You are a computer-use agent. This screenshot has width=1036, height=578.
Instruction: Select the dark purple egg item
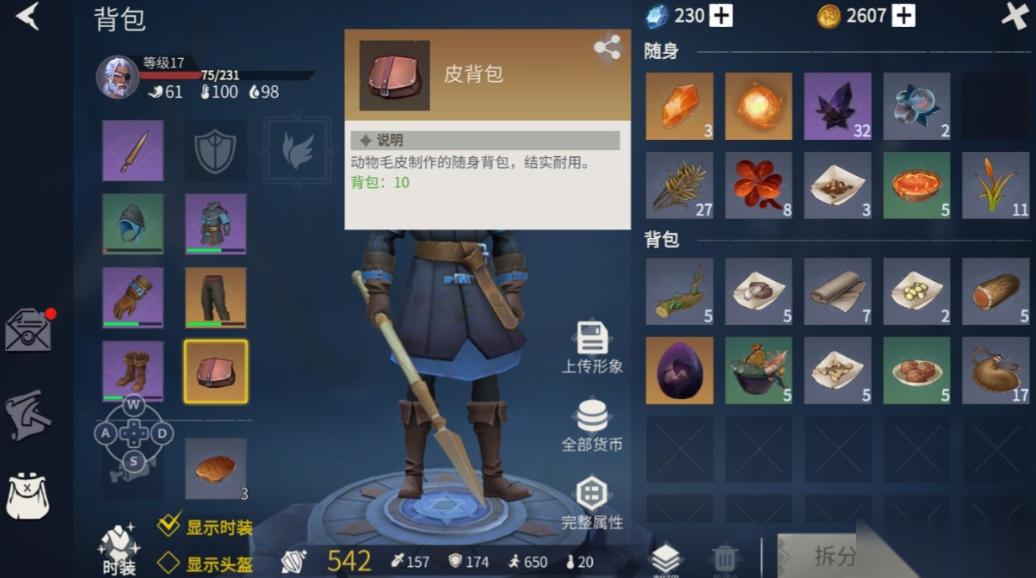pos(679,370)
